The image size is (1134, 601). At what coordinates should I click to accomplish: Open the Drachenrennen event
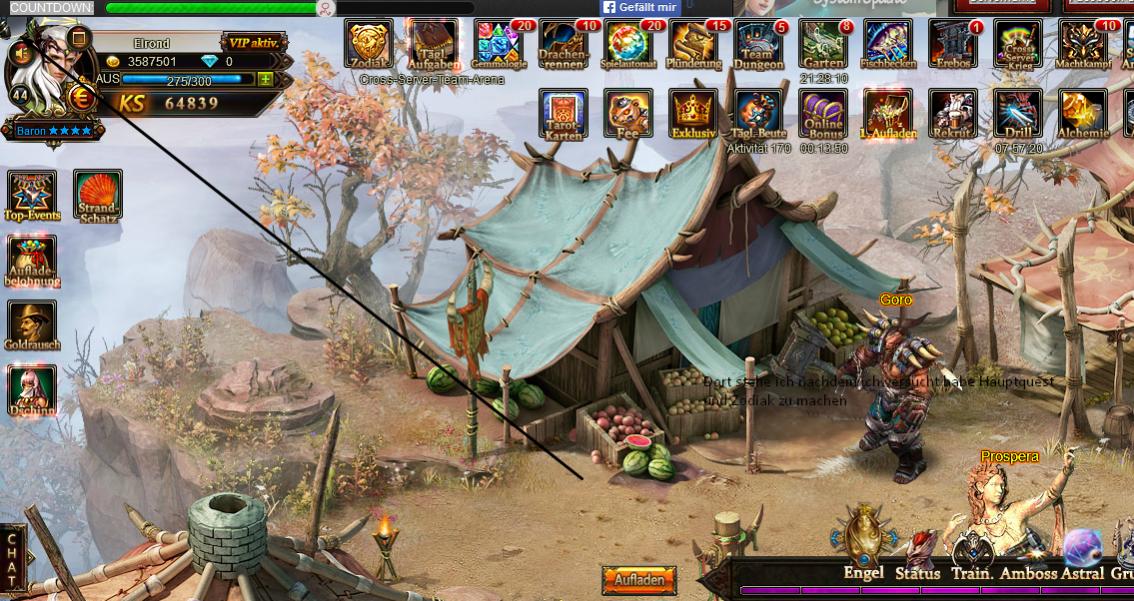[x=563, y=44]
